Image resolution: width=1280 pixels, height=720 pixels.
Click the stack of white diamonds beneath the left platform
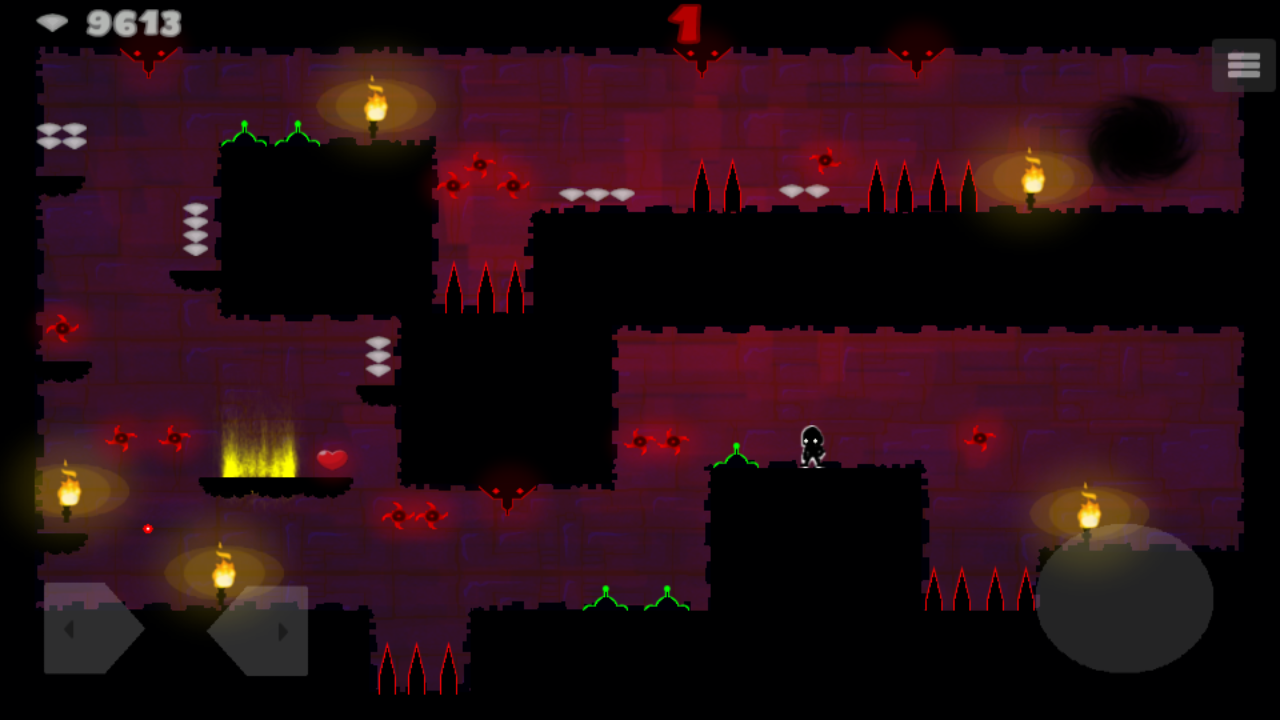pos(195,228)
